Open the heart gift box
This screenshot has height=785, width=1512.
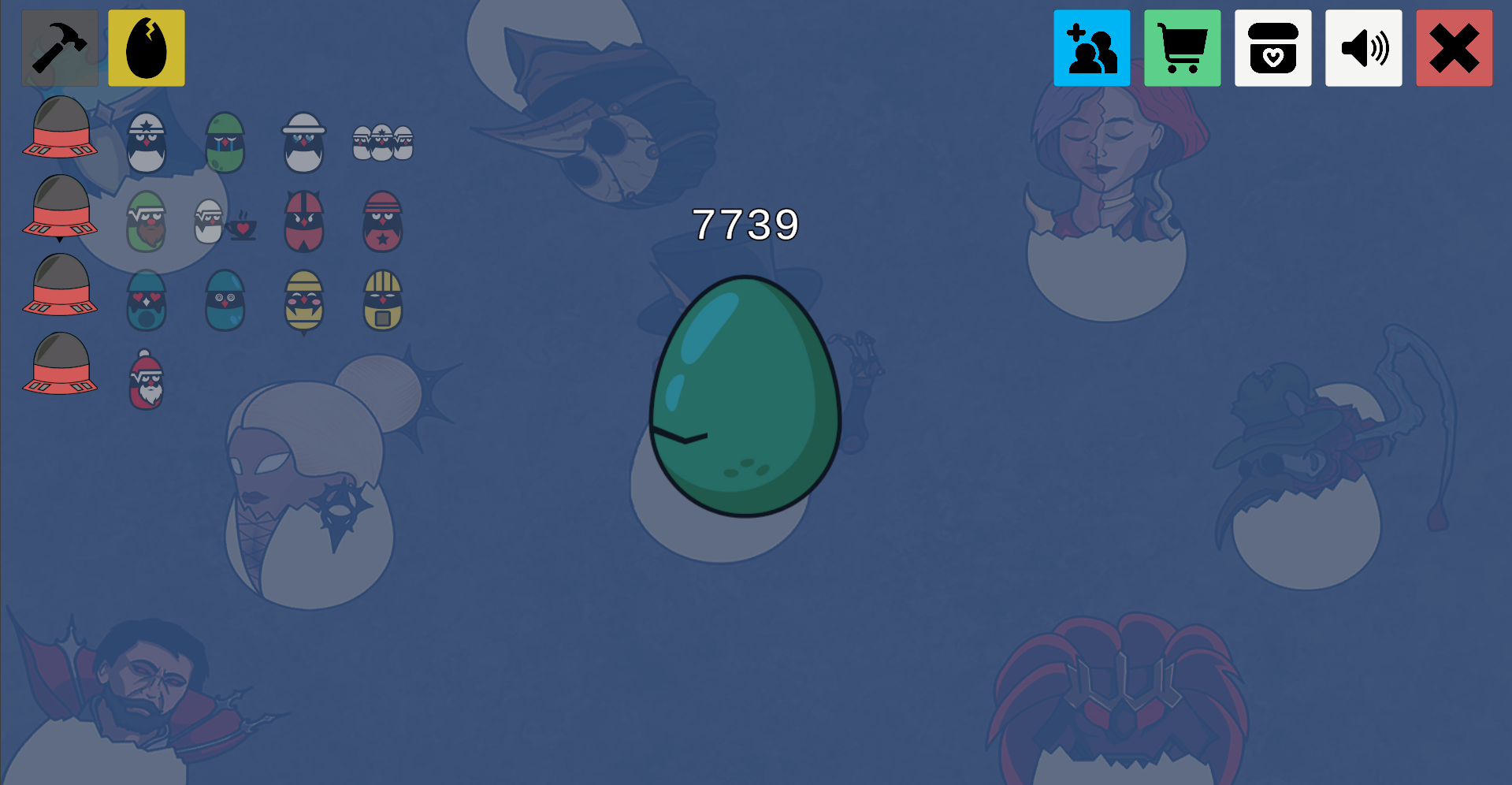1272,47
